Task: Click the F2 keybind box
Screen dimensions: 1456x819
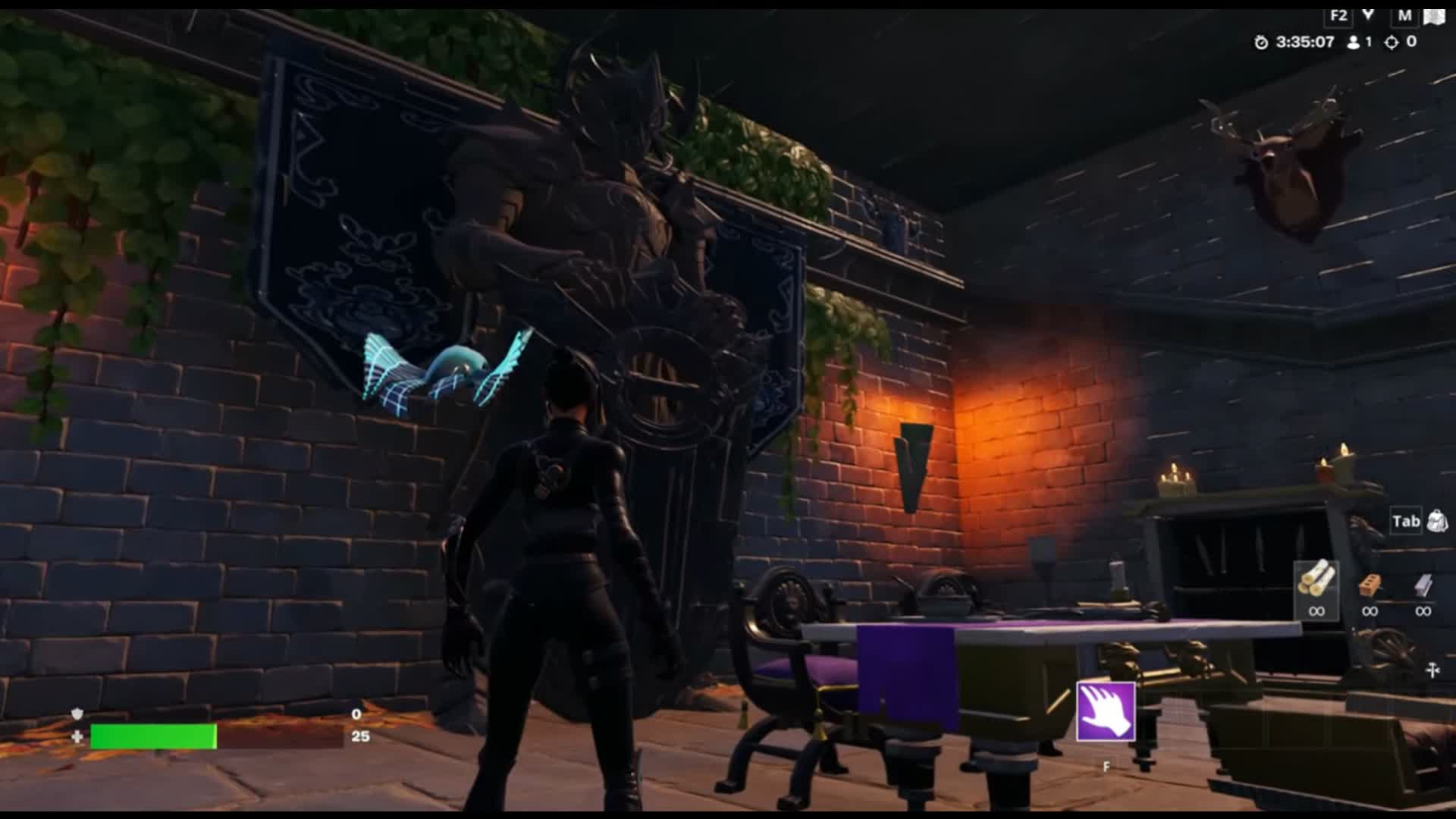Action: (1338, 16)
